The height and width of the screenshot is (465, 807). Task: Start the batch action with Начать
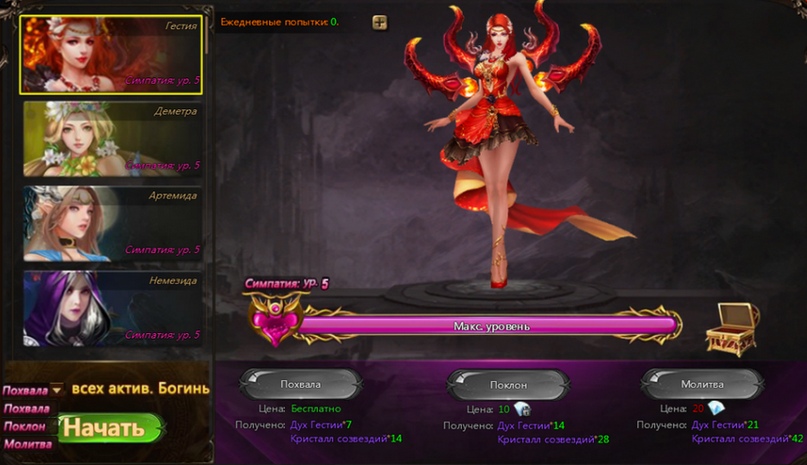click(110, 429)
